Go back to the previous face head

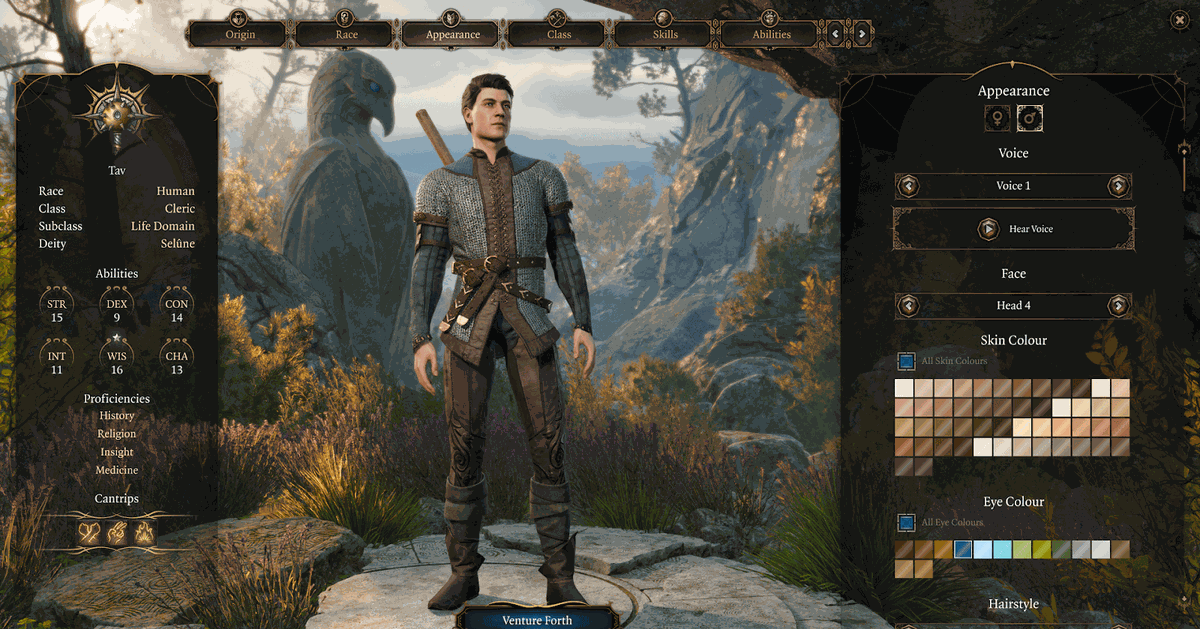click(x=908, y=305)
